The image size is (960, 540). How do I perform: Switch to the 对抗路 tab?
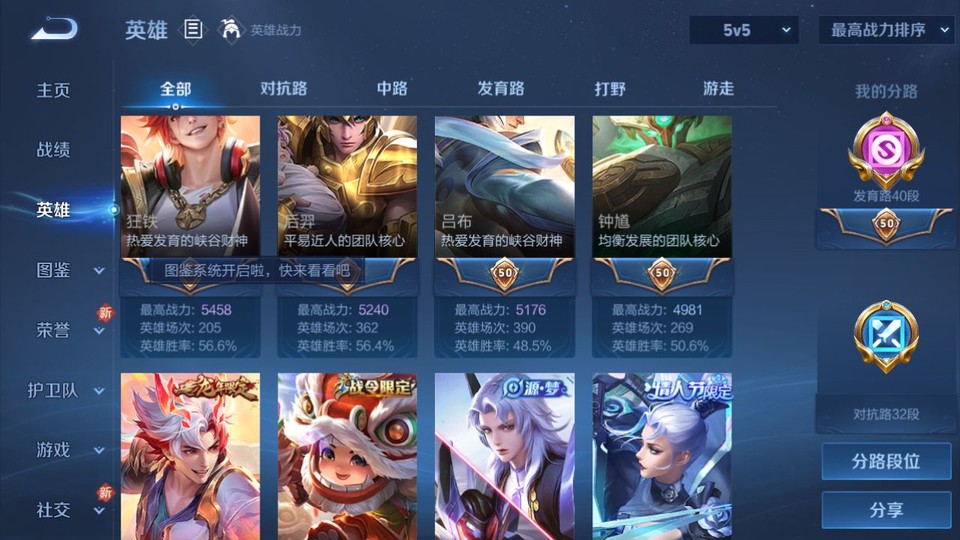point(283,89)
